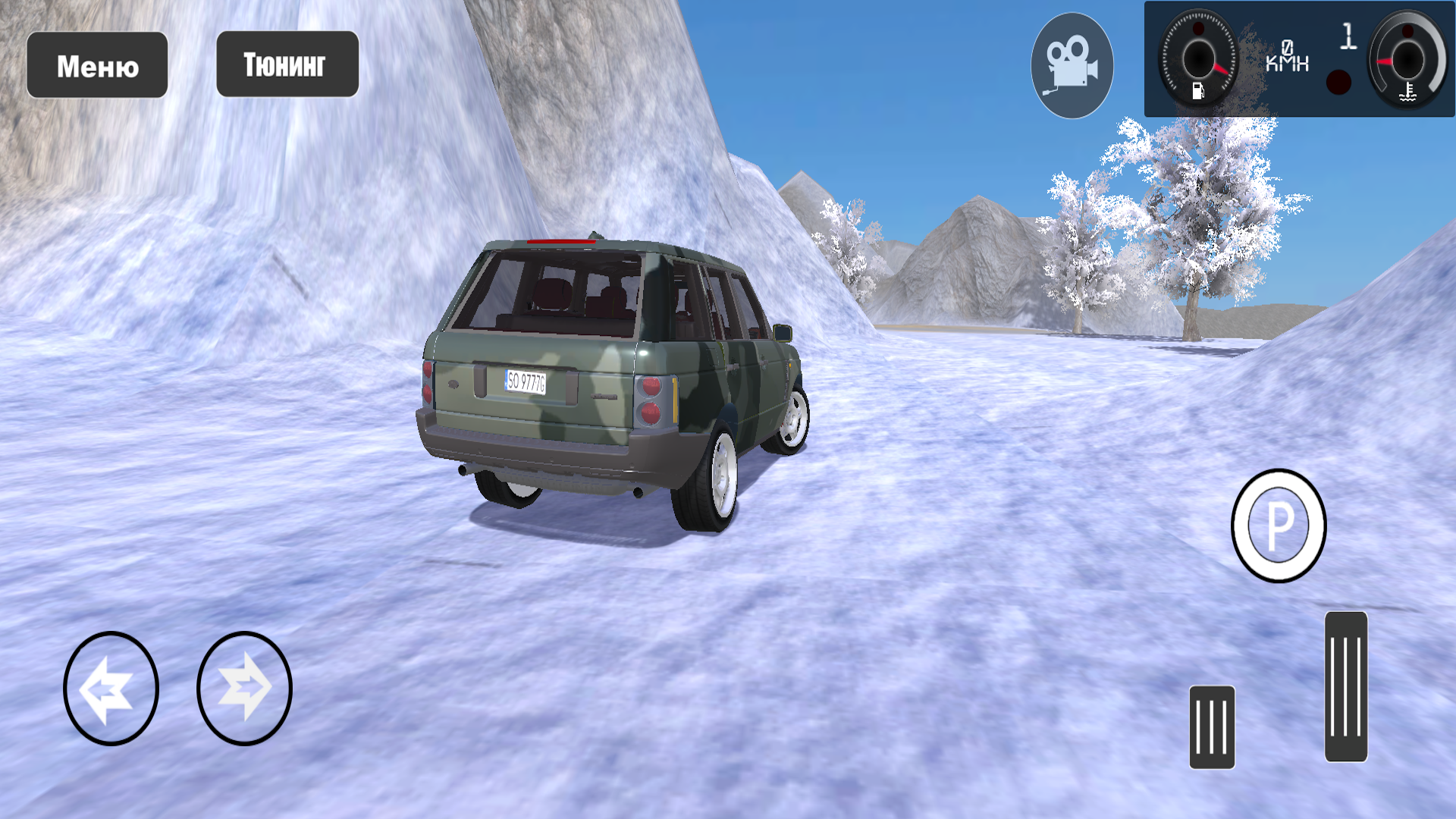
Task: Toggle the warning lamp on the fuel gauge
Action: [1198, 30]
